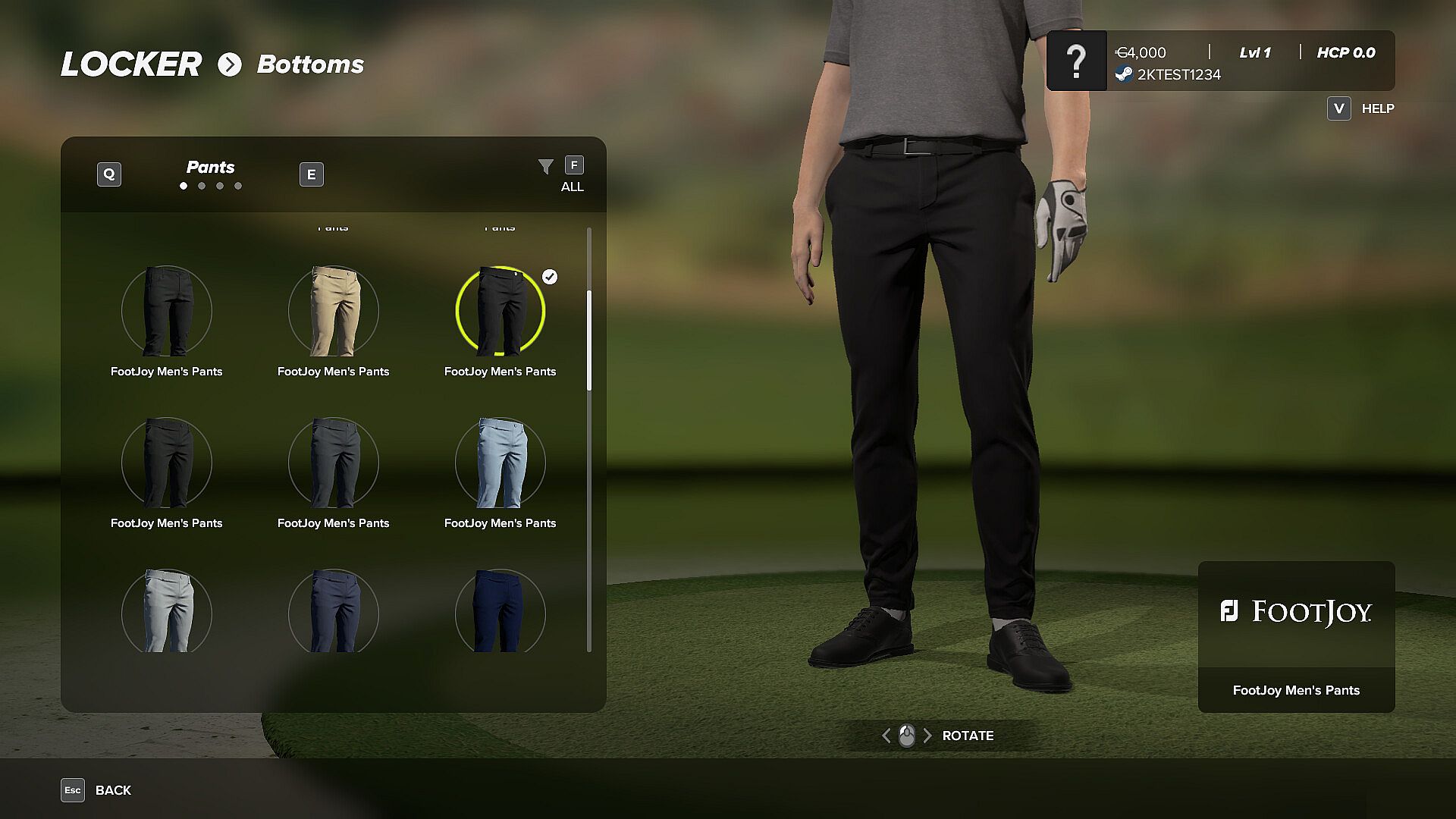Click the player profile question mark avatar
Image resolution: width=1456 pixels, height=819 pixels.
click(1077, 61)
